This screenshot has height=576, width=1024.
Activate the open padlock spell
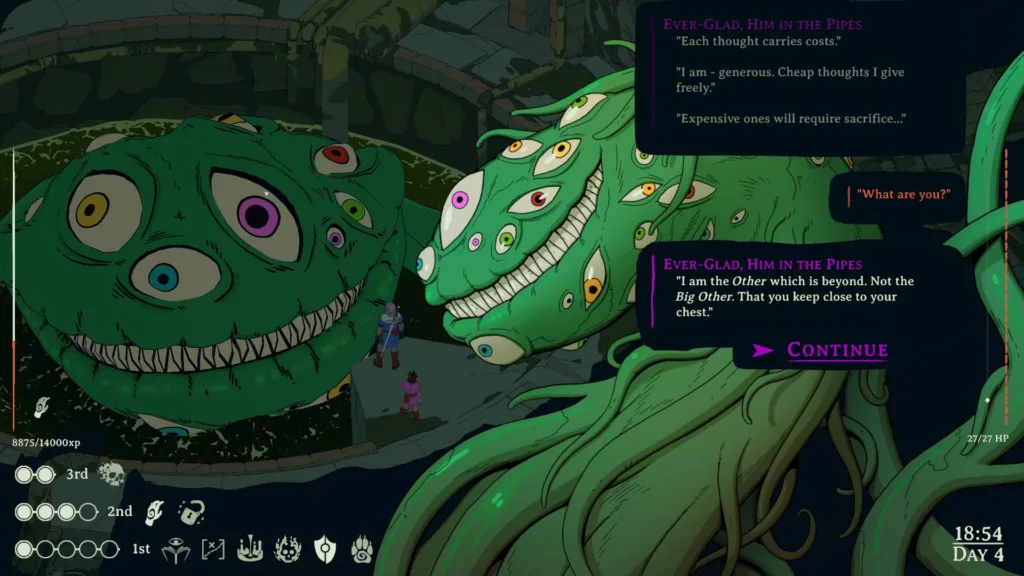191,512
